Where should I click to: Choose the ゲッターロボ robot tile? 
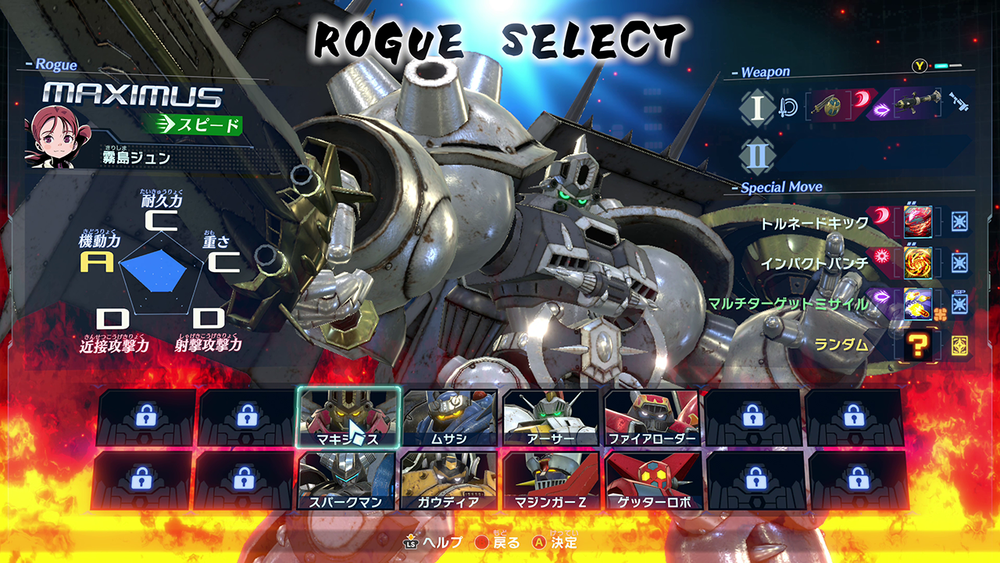pyautogui.click(x=651, y=480)
